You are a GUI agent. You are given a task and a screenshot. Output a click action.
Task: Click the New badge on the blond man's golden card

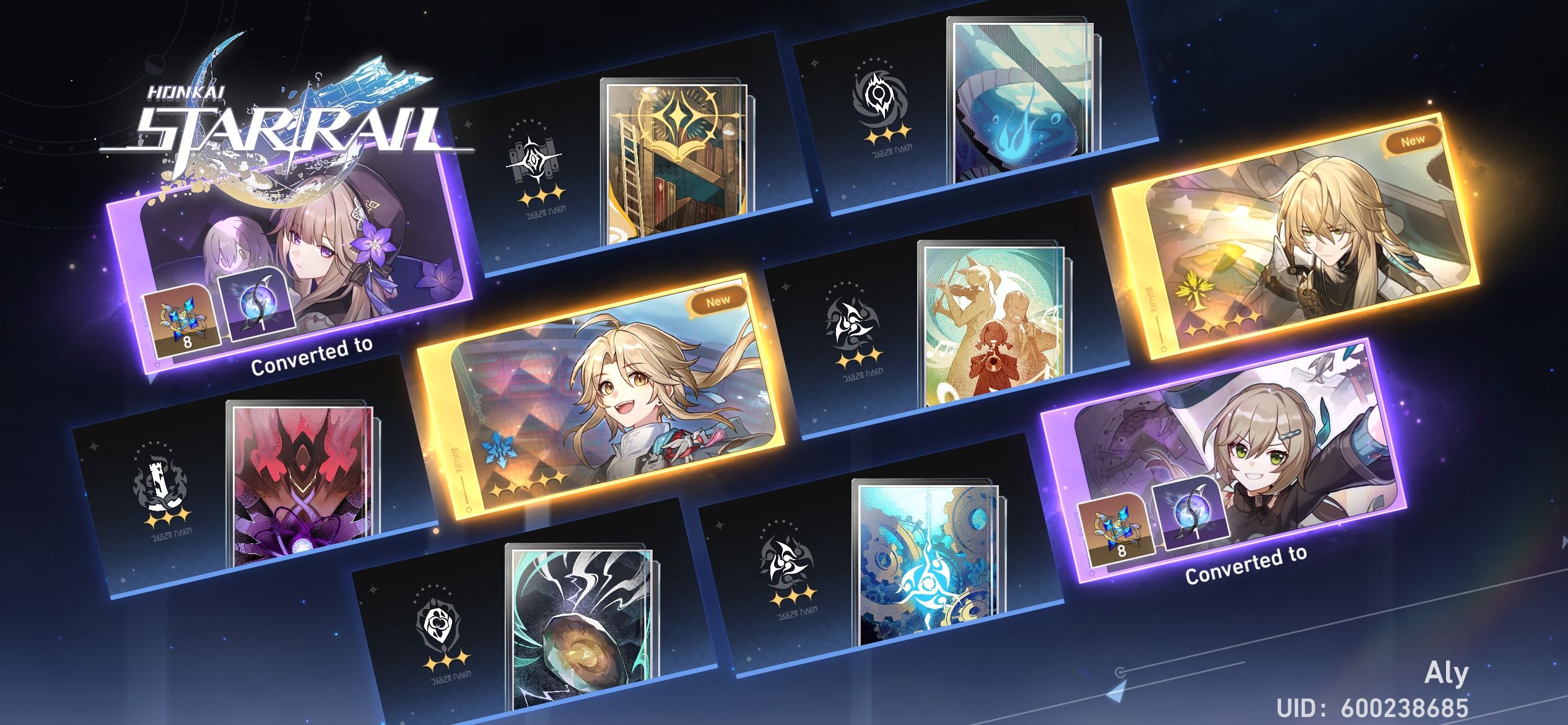click(1414, 140)
